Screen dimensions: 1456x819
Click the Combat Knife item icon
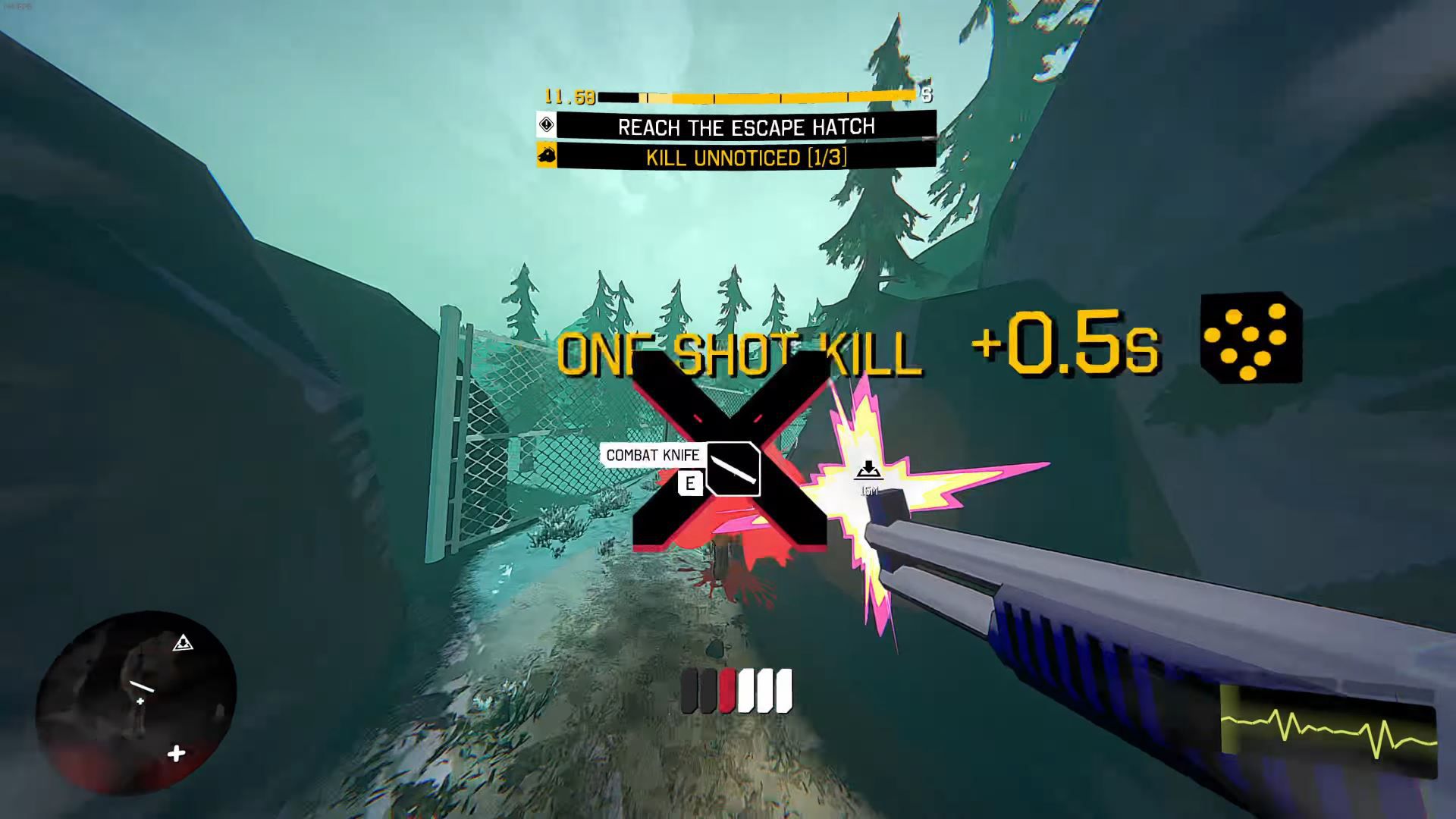733,469
